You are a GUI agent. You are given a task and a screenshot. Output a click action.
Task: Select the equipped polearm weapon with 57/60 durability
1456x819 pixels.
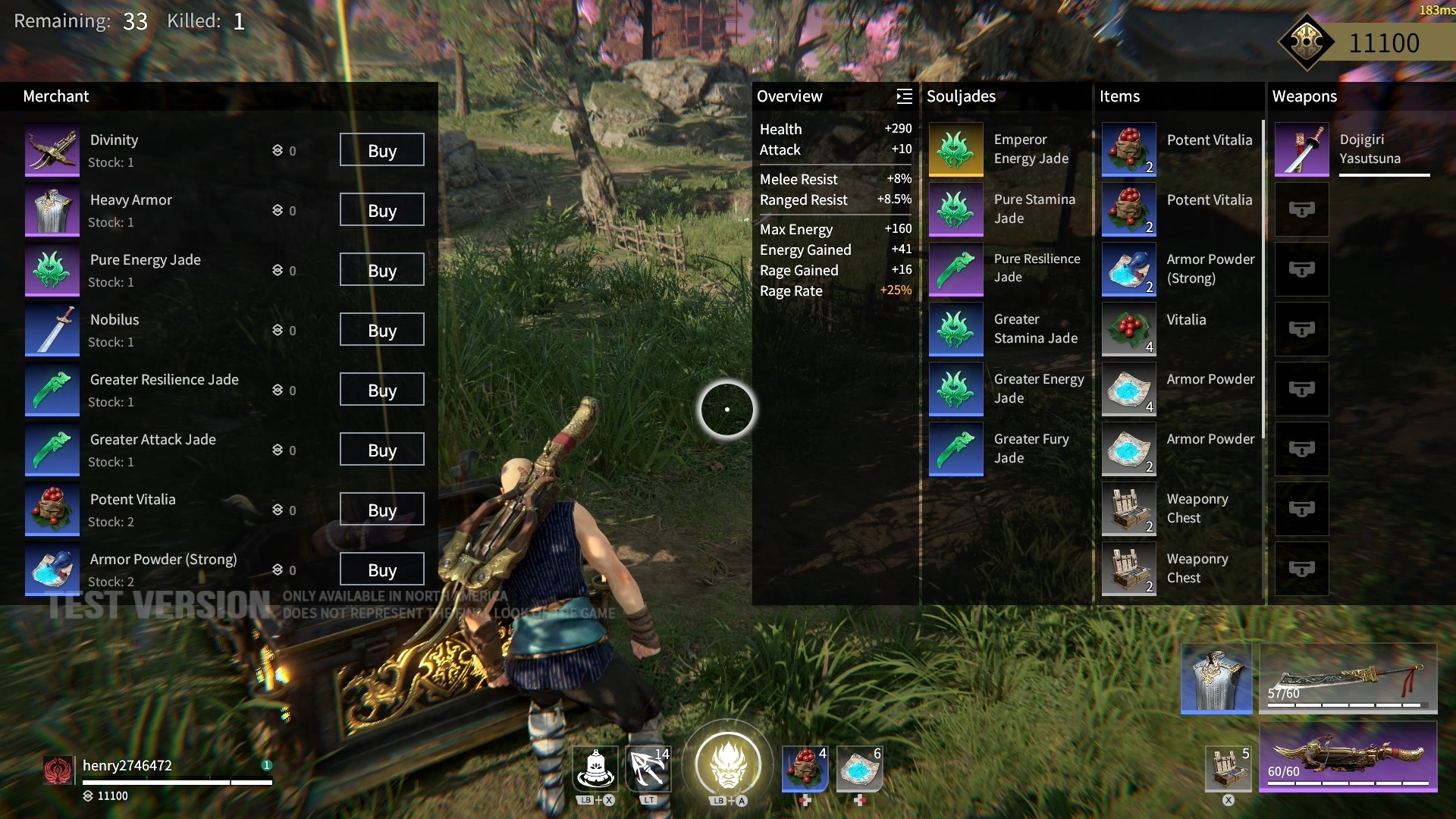(1348, 679)
